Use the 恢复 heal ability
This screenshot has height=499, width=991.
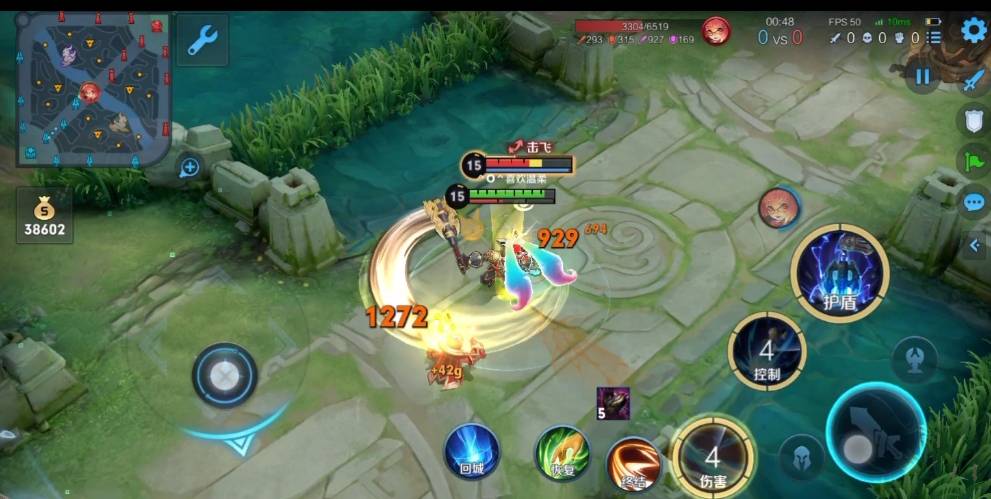[x=561, y=453]
